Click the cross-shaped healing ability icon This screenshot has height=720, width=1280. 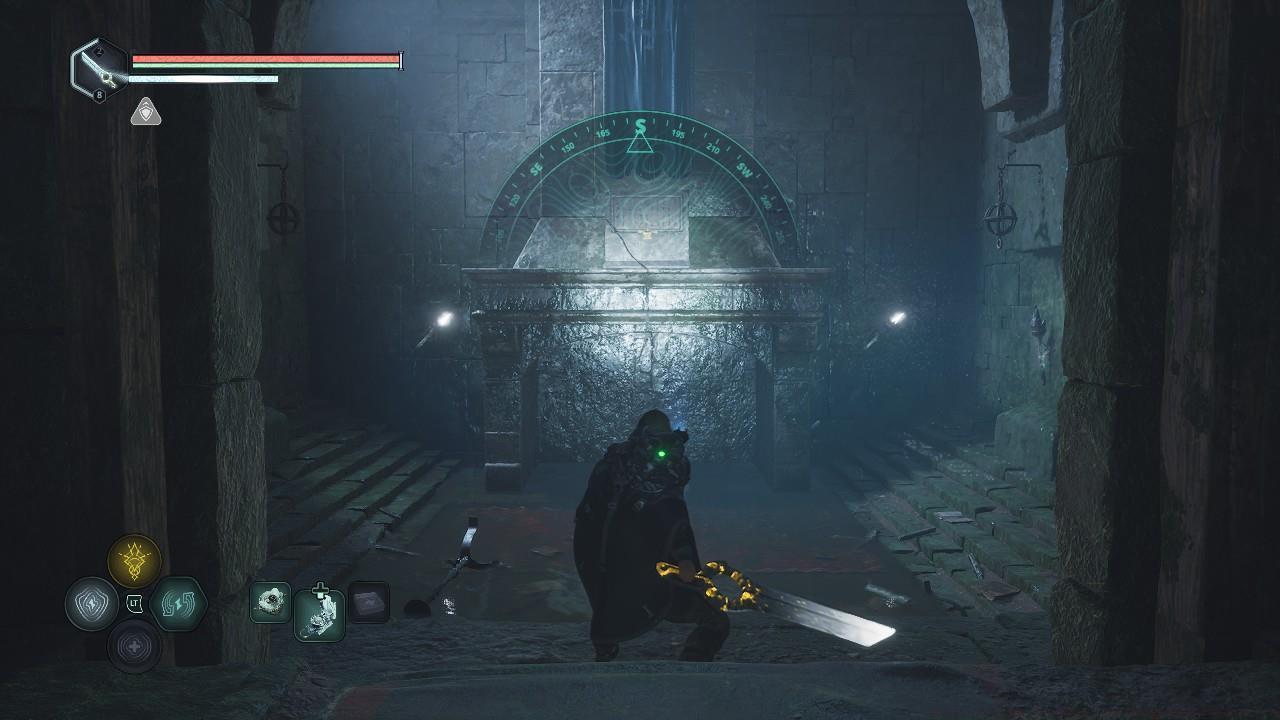[x=134, y=646]
